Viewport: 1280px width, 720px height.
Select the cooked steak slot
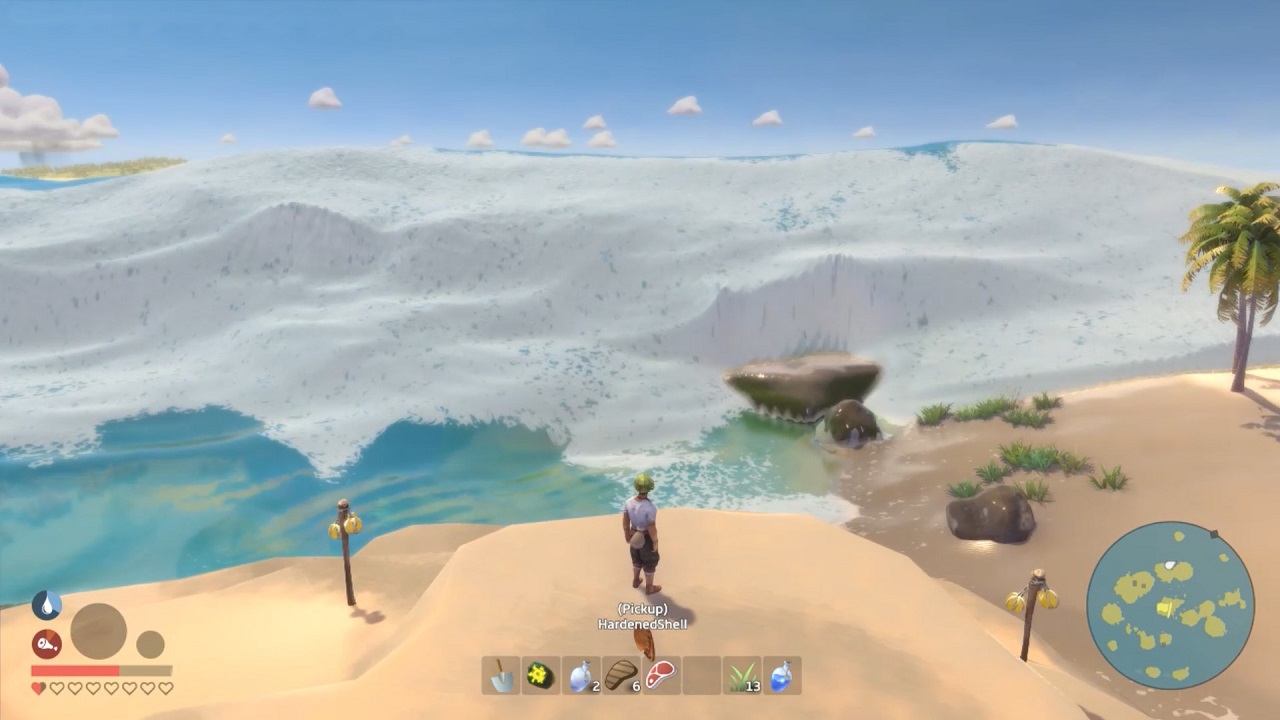coord(621,676)
